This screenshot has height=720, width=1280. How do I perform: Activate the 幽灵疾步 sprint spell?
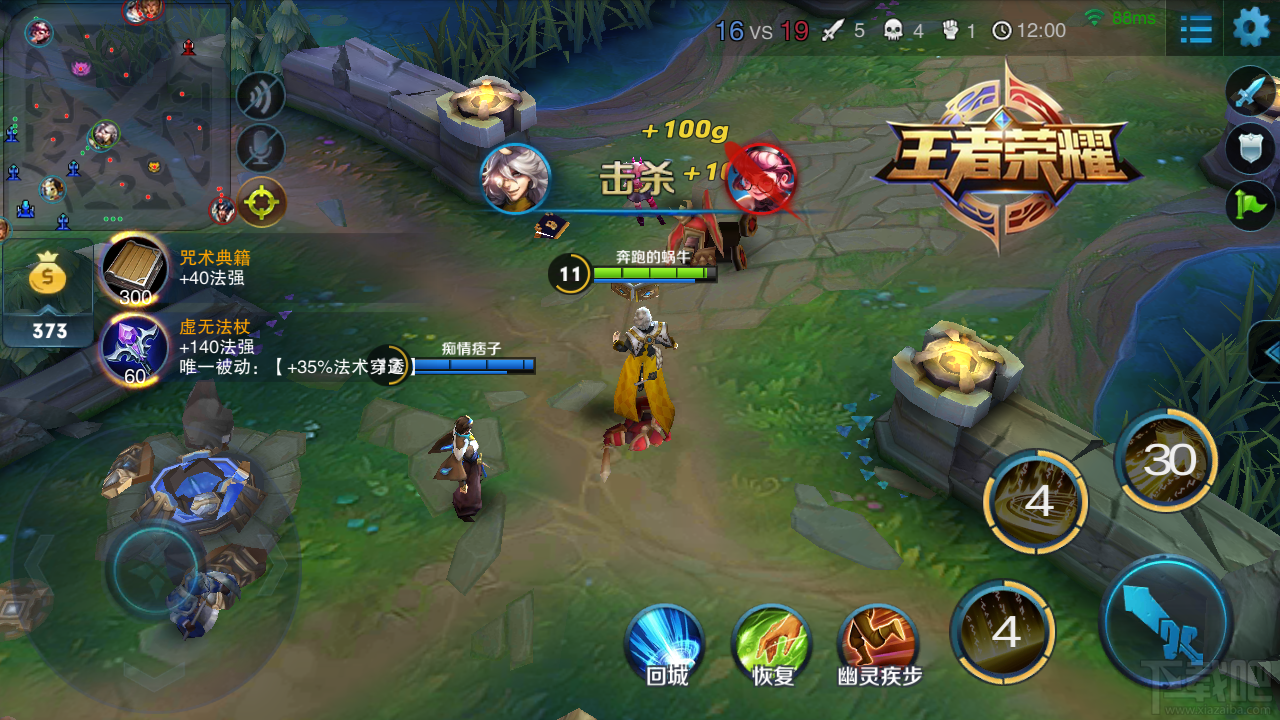tap(879, 641)
